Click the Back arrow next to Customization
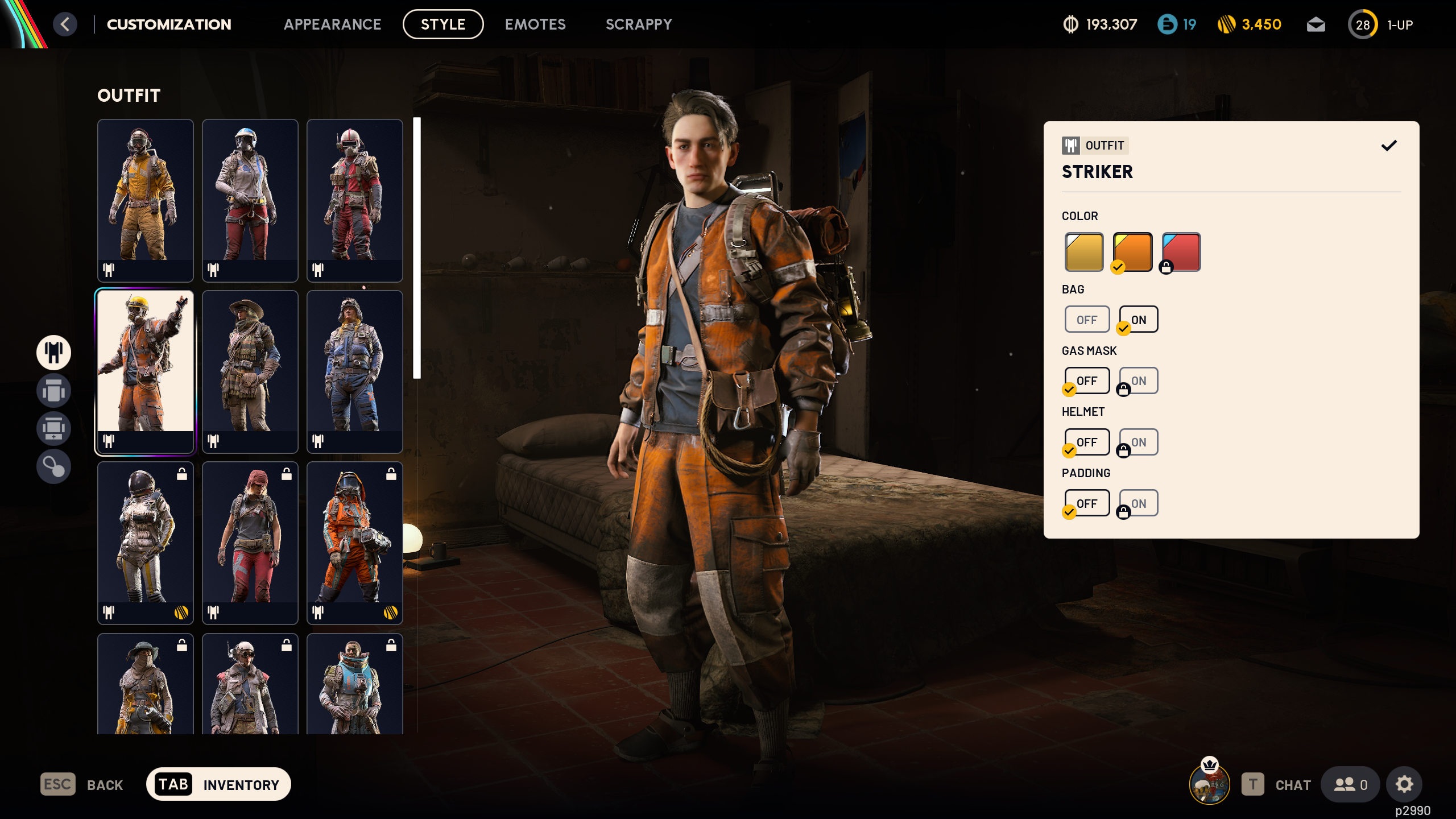Image resolution: width=1456 pixels, height=819 pixels. [x=65, y=24]
